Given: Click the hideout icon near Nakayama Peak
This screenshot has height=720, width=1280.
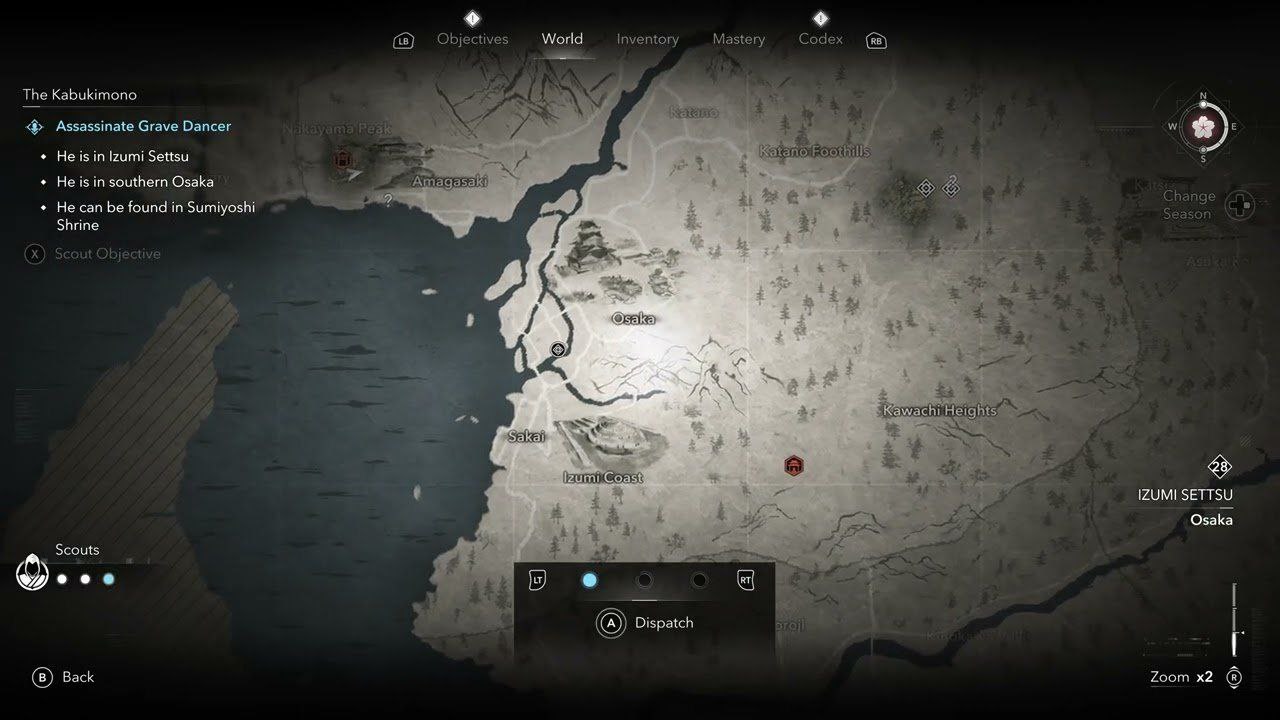Looking at the screenshot, I should tap(341, 158).
